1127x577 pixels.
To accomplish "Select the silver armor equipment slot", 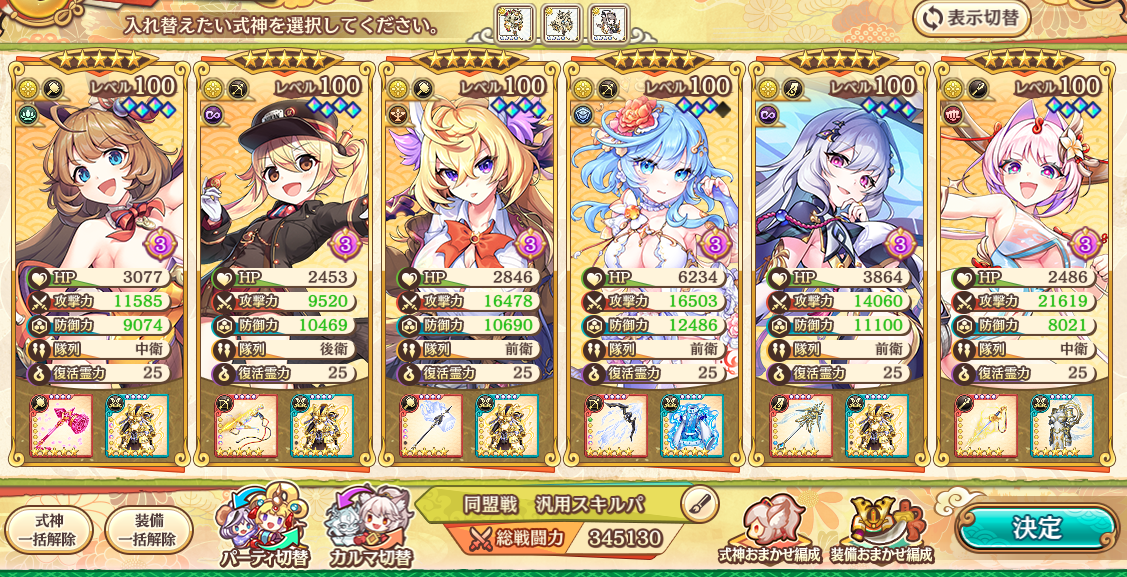I will 1061,425.
